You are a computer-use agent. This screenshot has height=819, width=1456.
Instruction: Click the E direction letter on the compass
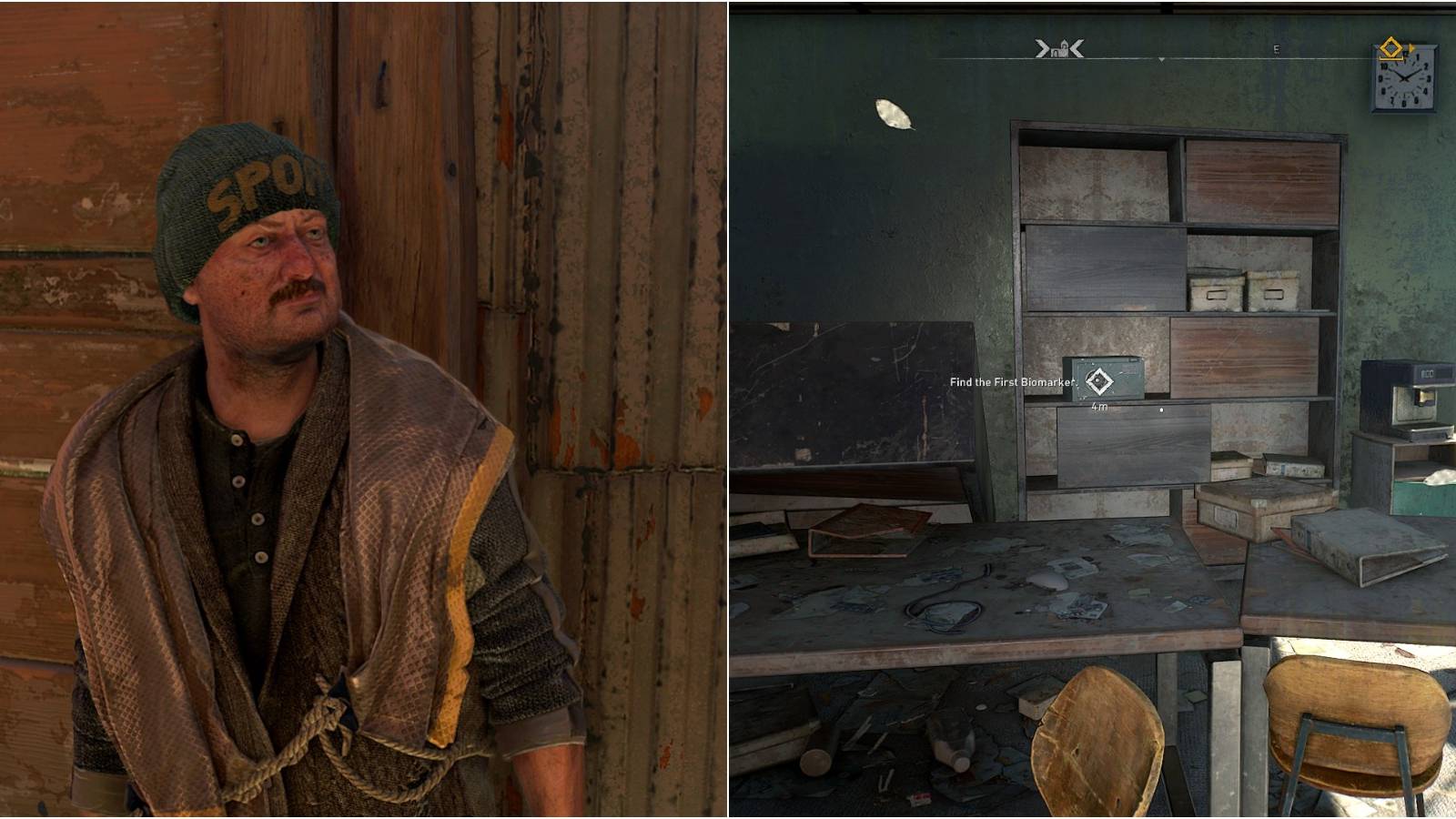pos(1276,49)
